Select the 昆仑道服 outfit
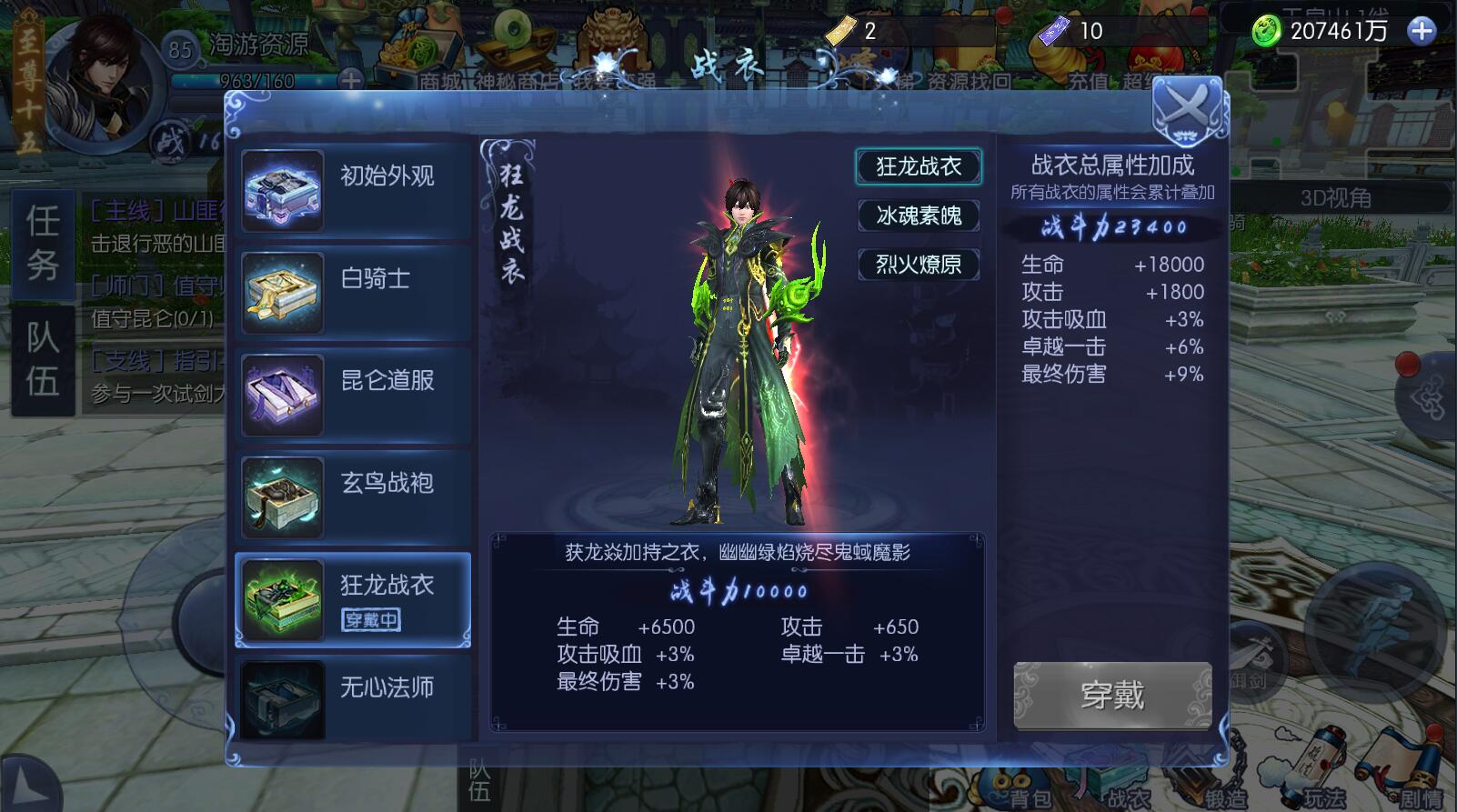Screen dimensions: 1457x812 coord(354,394)
